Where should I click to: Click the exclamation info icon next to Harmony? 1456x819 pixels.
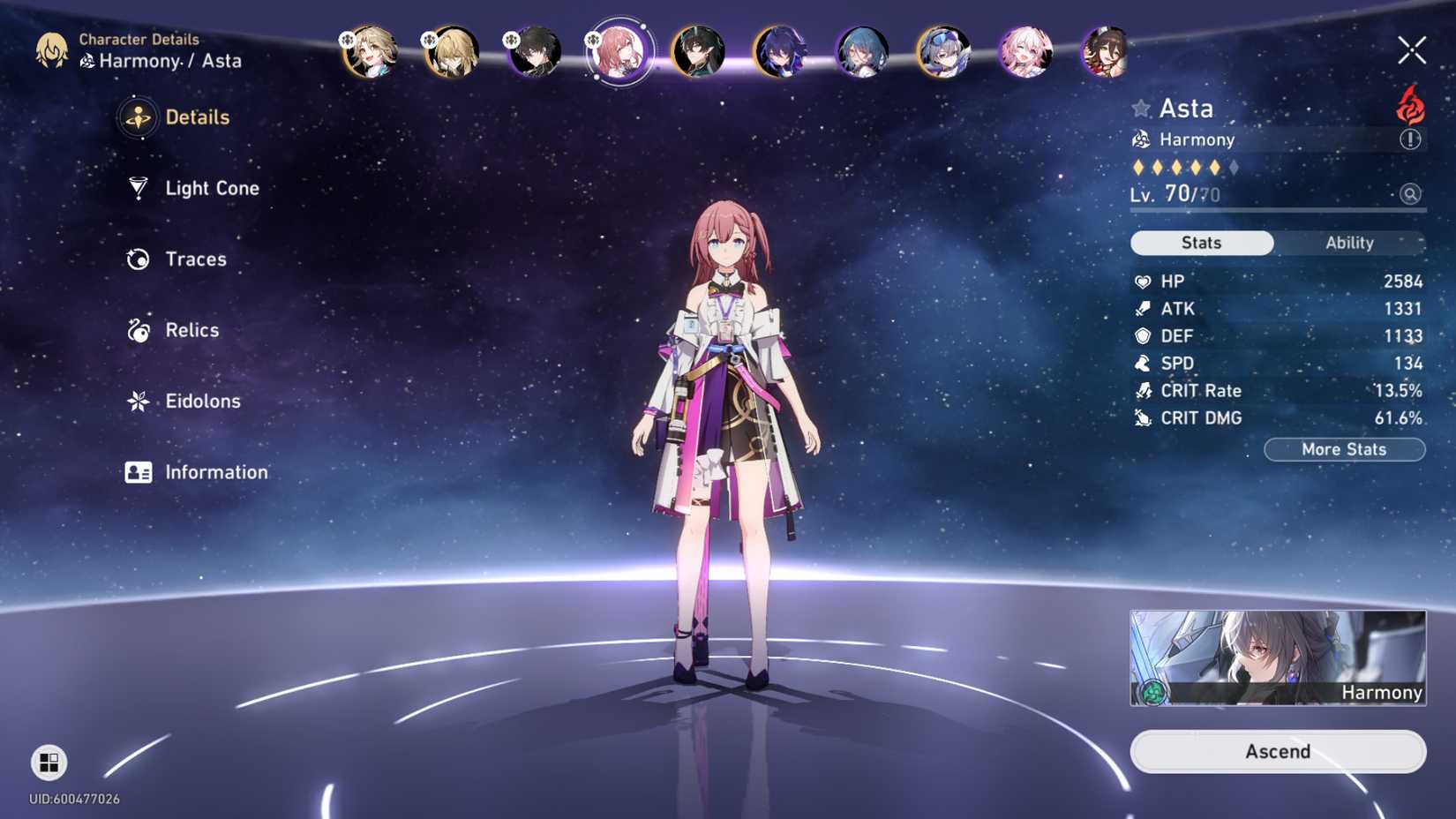pyautogui.click(x=1413, y=139)
